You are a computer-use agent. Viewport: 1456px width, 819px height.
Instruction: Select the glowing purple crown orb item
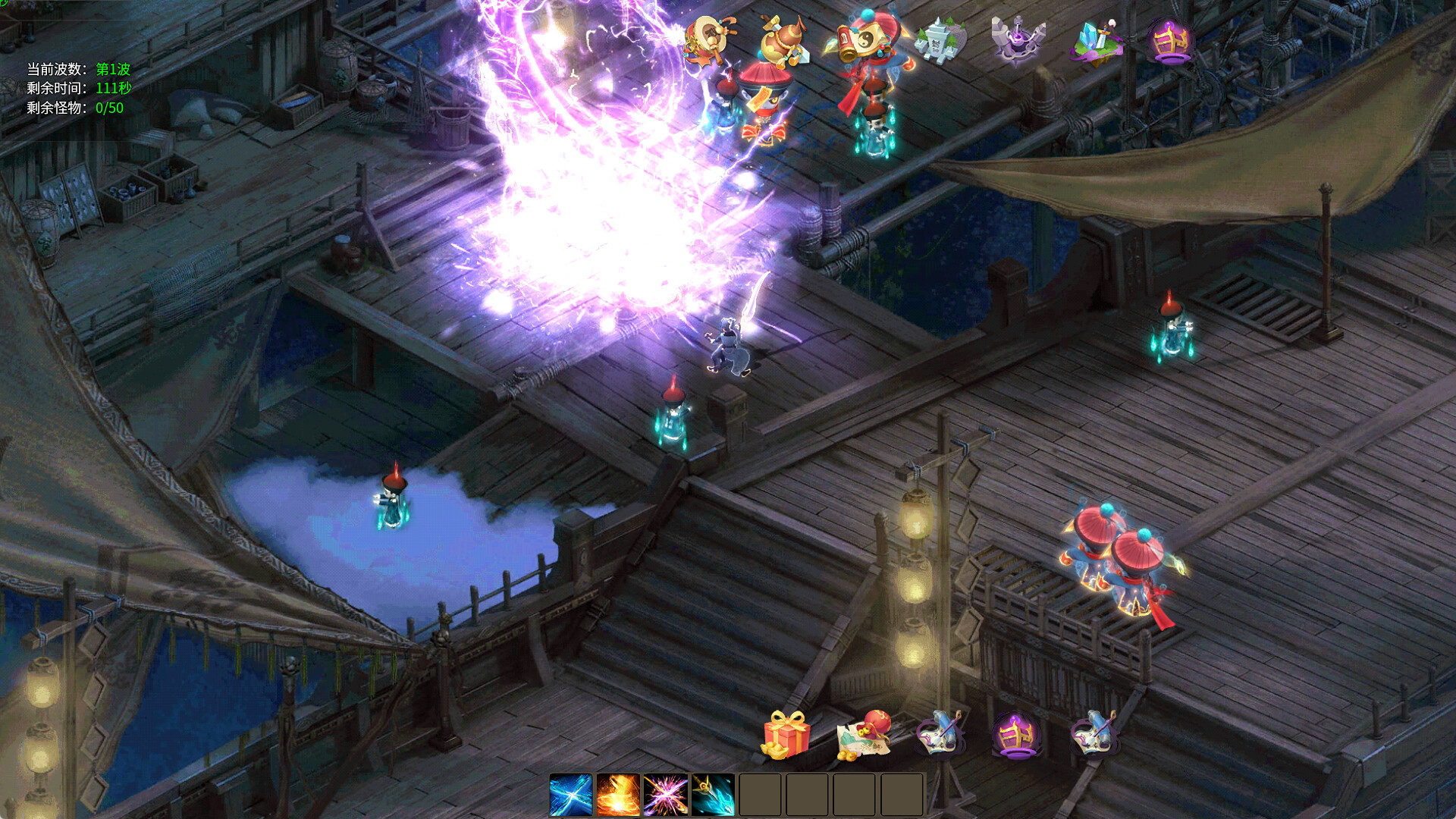(1016, 734)
